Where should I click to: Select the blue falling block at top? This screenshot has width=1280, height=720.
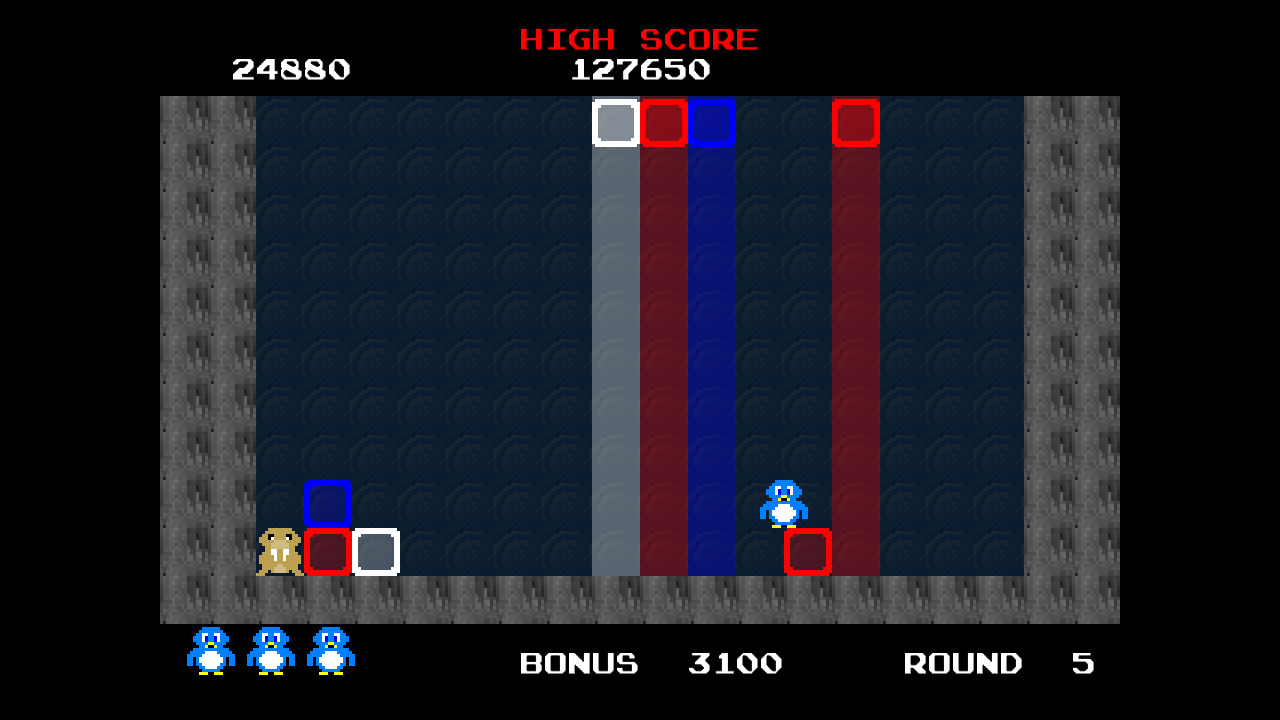(712, 123)
